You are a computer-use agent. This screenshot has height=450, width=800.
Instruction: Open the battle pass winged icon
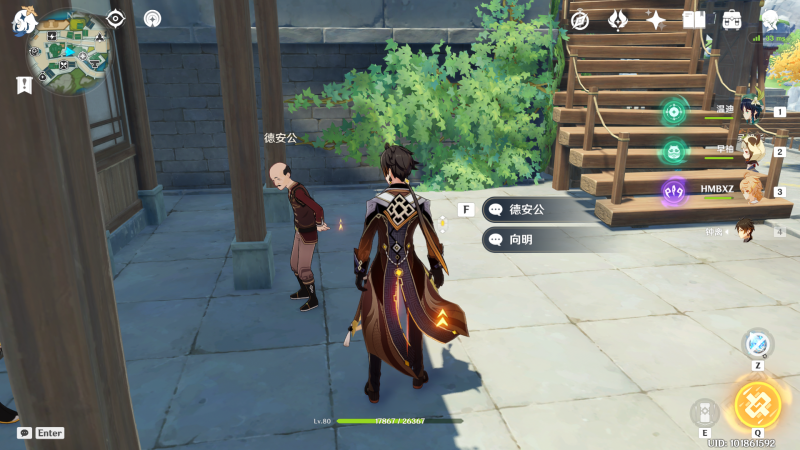[618, 20]
